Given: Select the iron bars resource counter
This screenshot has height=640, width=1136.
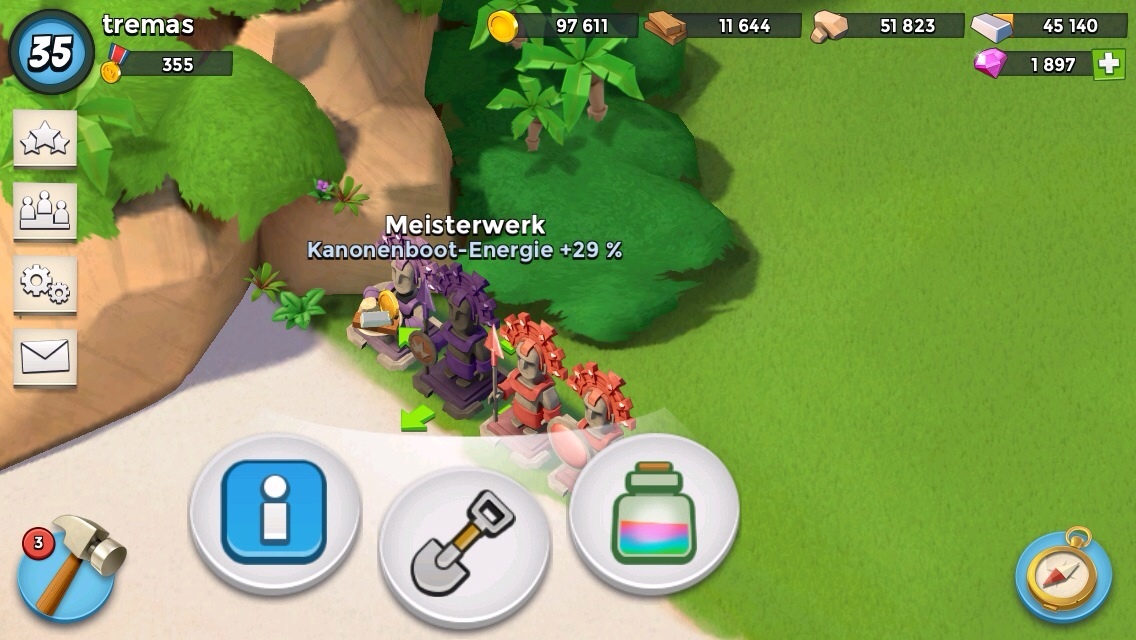Looking at the screenshot, I should point(1050,26).
